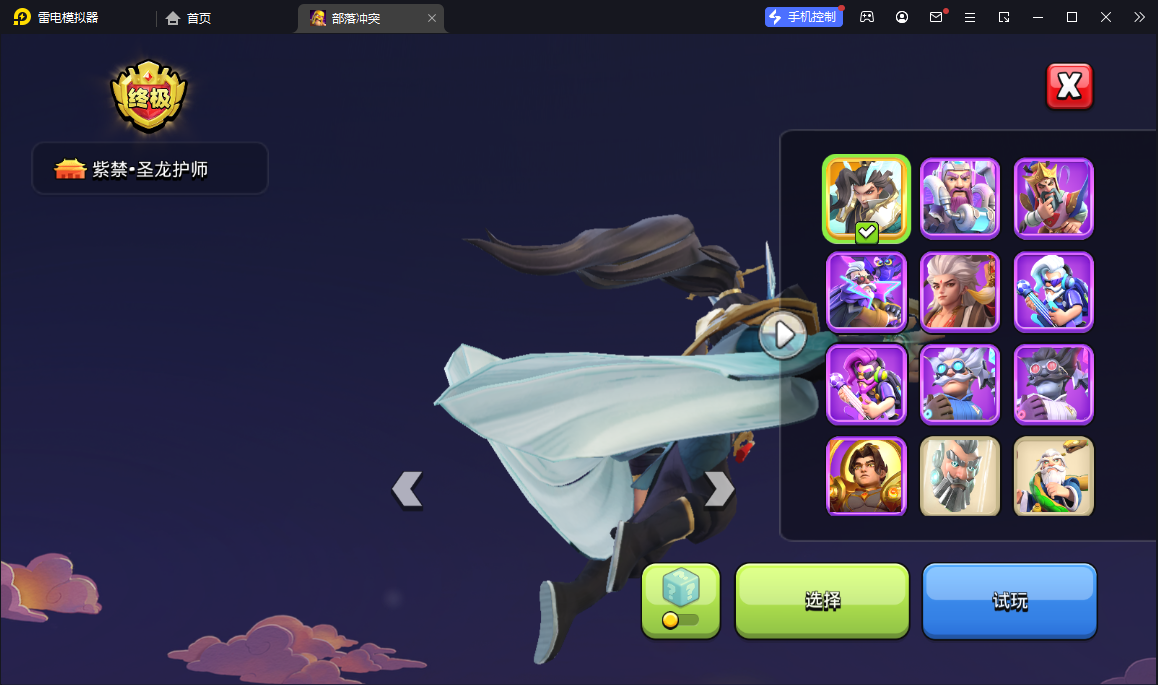Select the checked dark-haired warden skin
Viewport: 1158px width, 685px height.
(866, 198)
